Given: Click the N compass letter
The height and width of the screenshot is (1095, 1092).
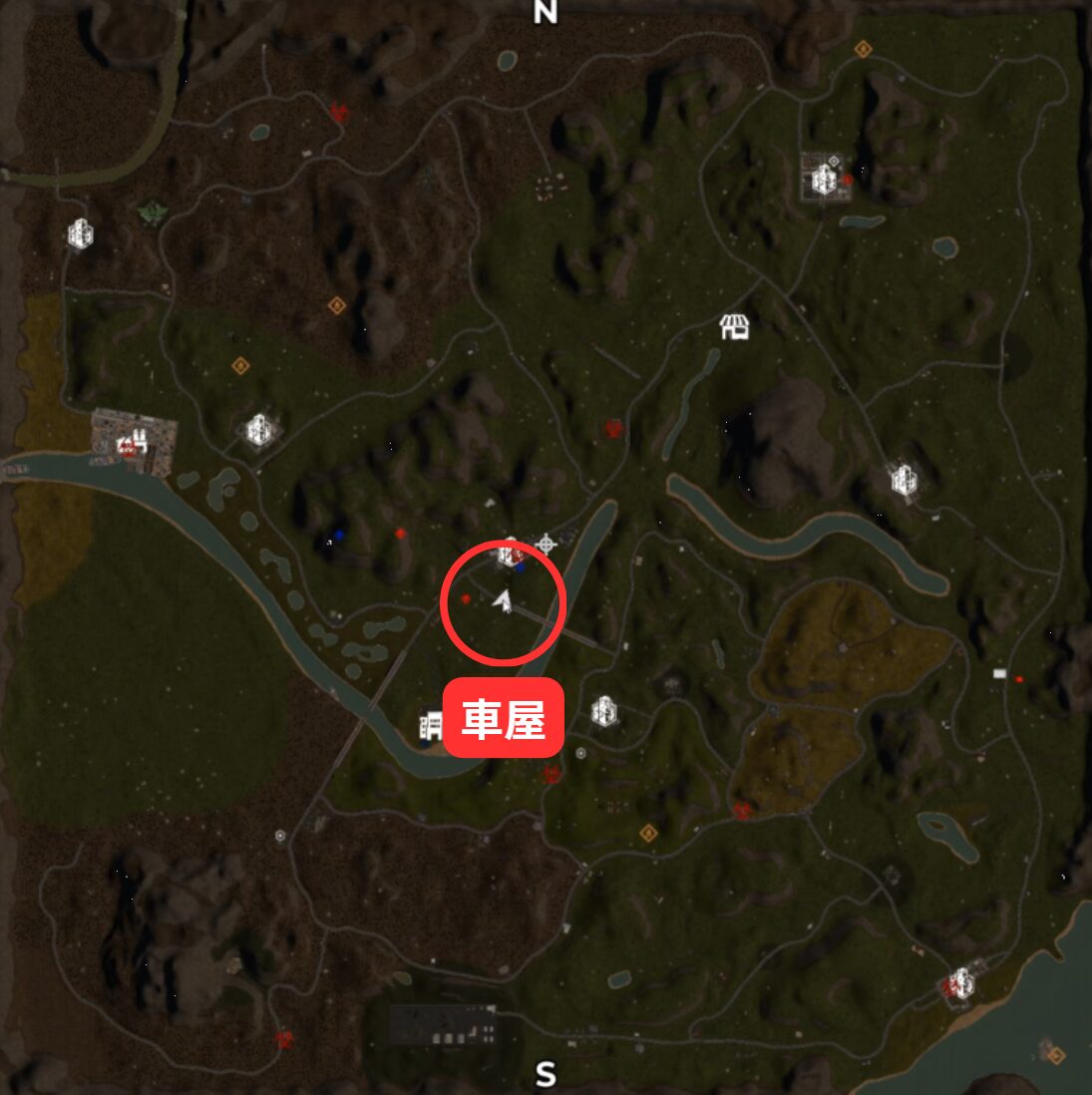Looking at the screenshot, I should point(545,12).
